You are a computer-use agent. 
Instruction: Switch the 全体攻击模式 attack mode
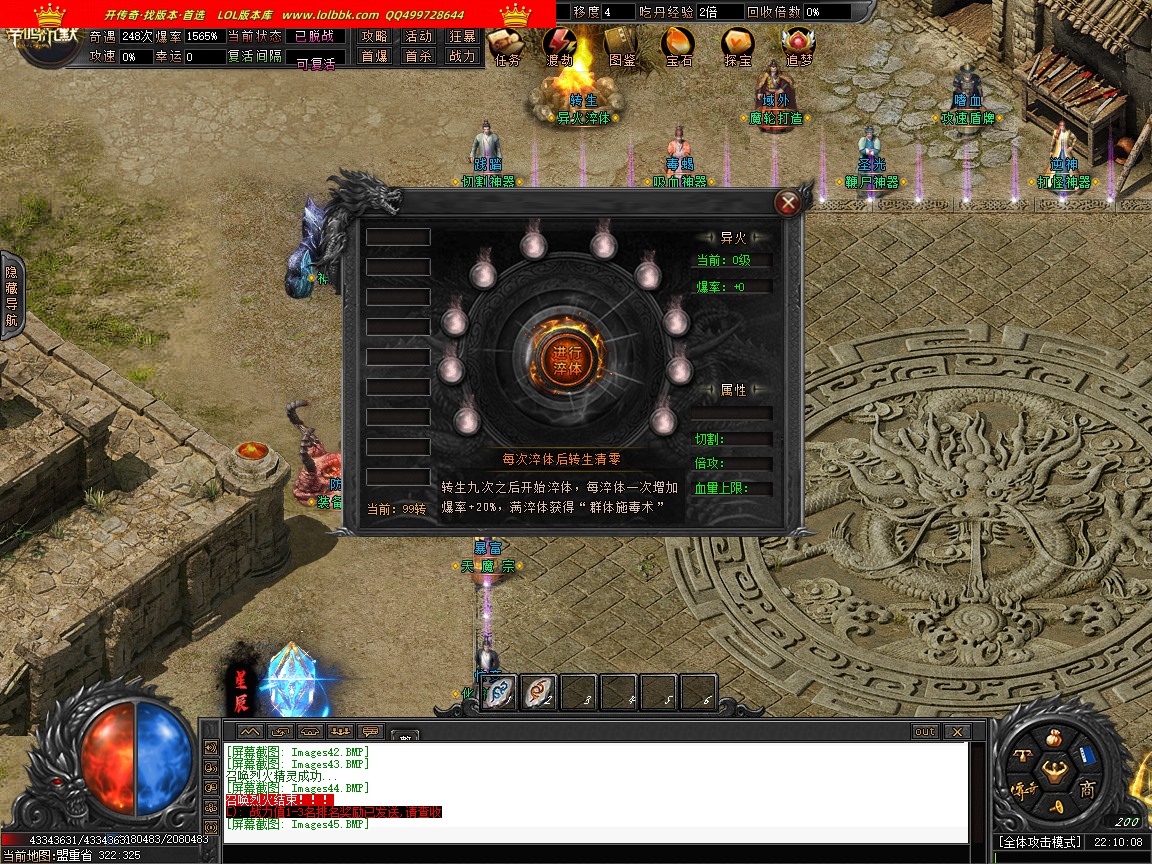(1040, 843)
